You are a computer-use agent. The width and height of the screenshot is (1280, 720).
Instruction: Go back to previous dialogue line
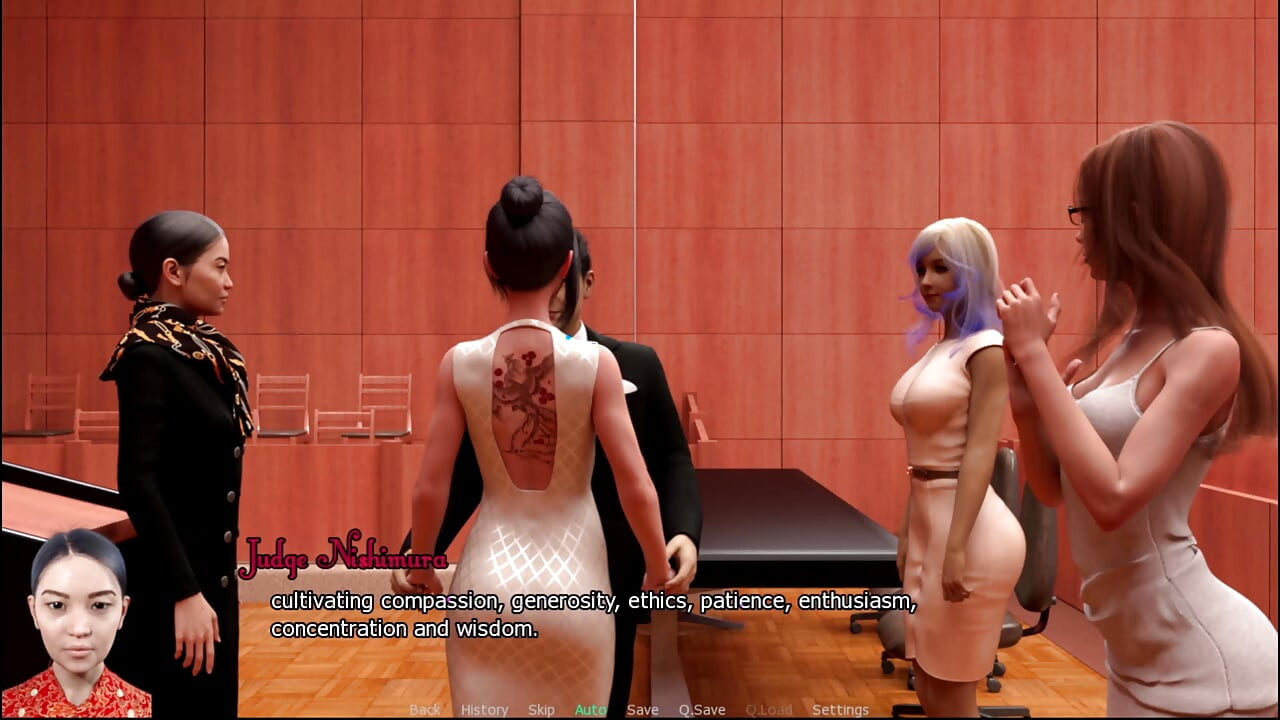coord(424,710)
